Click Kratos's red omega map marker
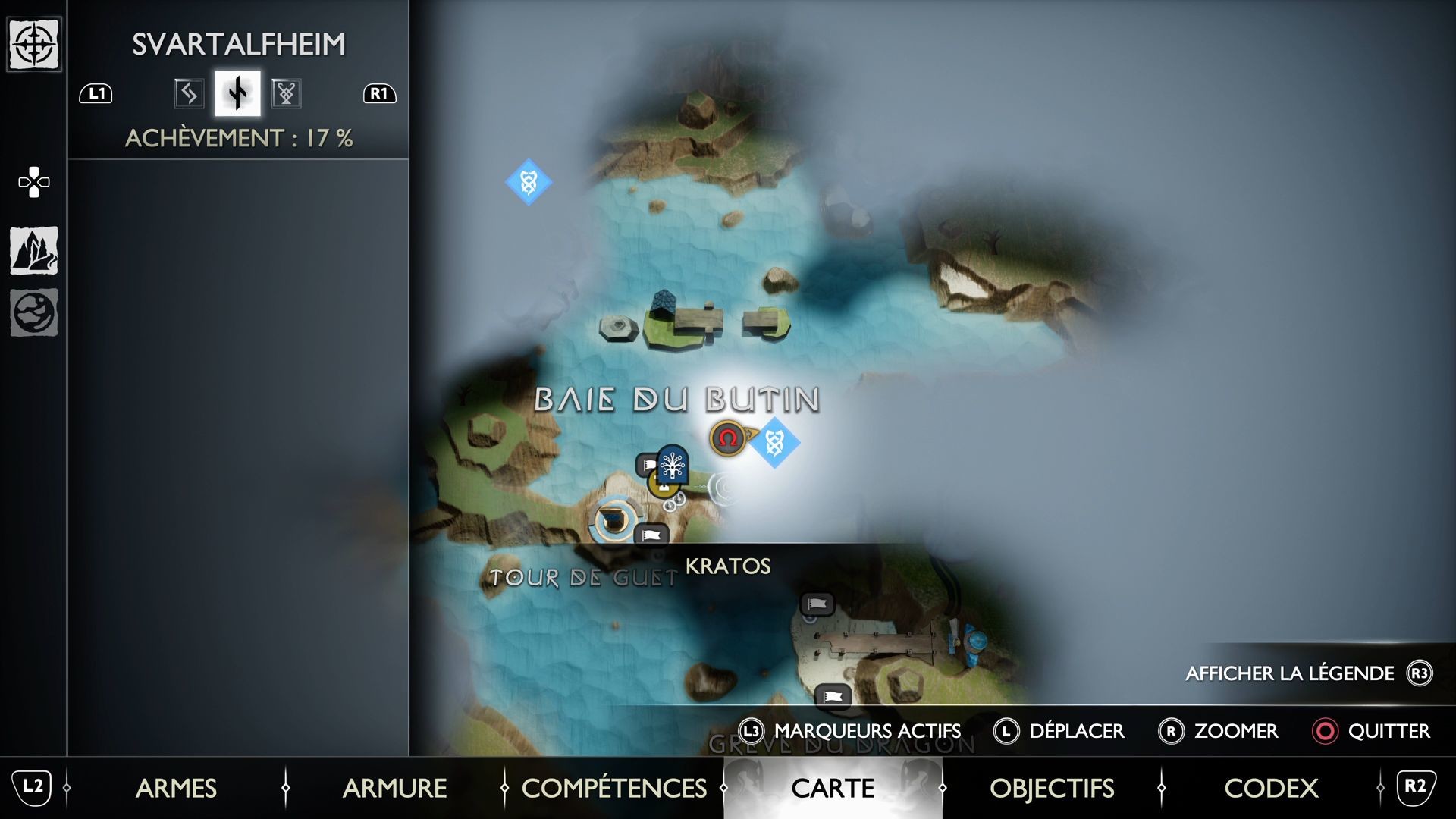This screenshot has height=819, width=1456. (727, 438)
